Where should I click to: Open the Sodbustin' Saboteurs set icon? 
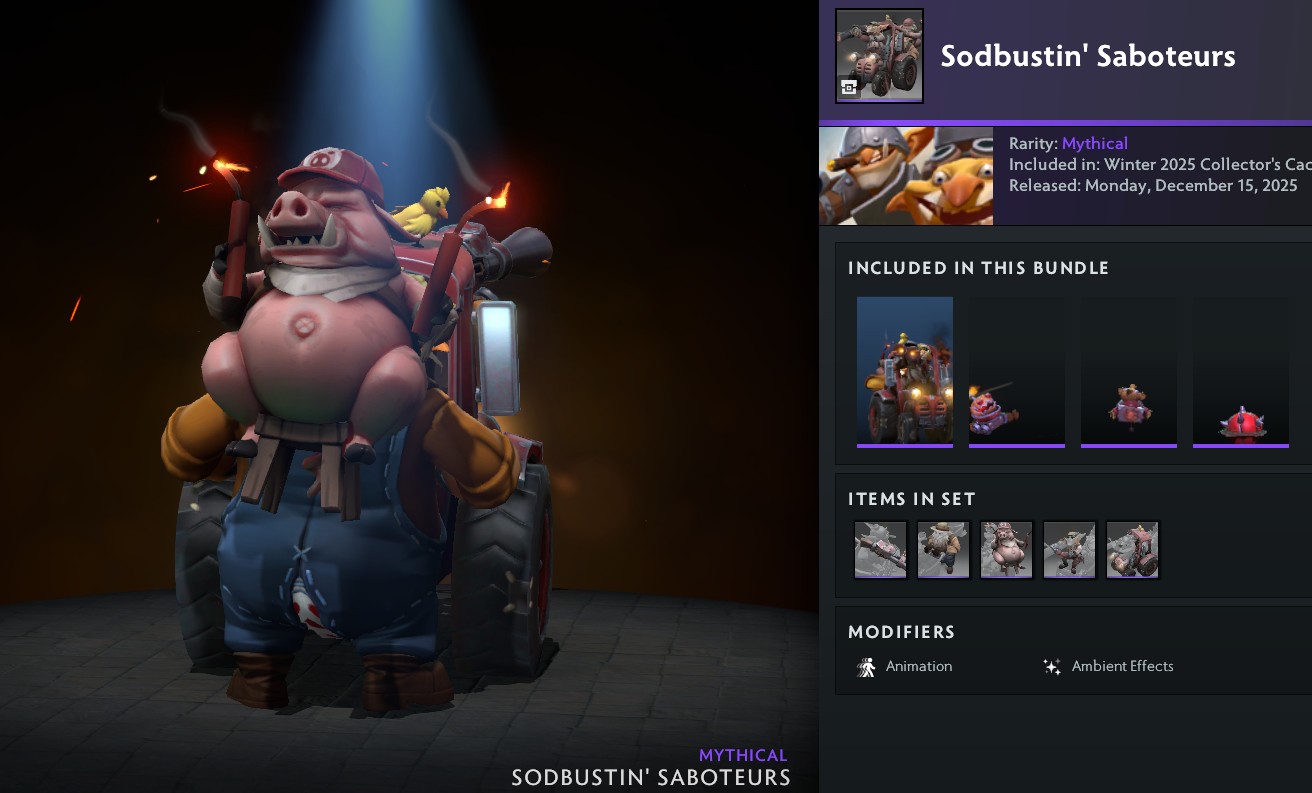click(879, 56)
